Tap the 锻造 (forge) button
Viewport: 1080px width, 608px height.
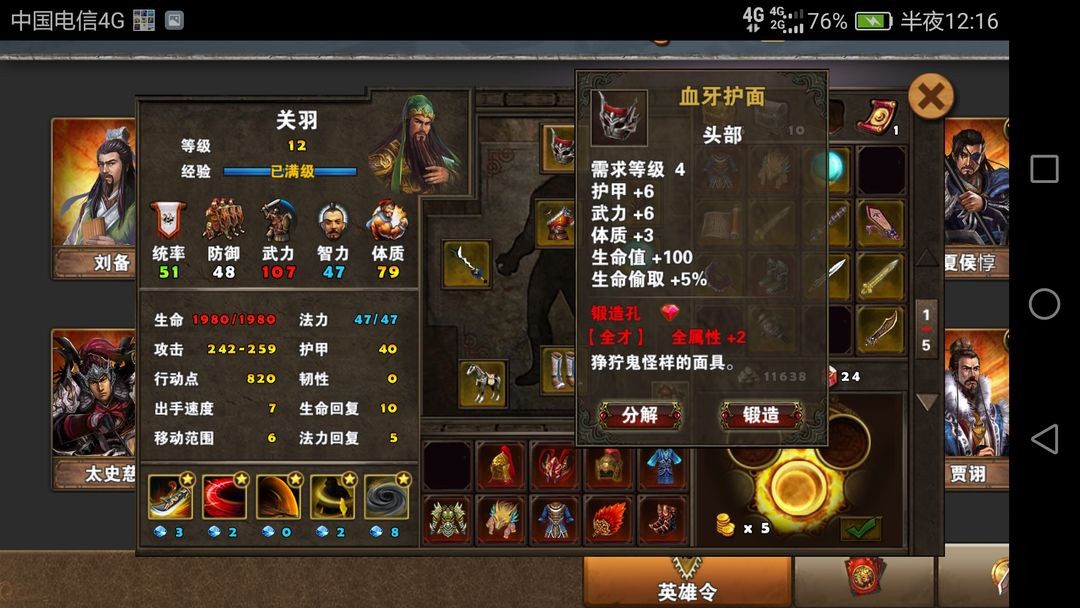pos(761,415)
